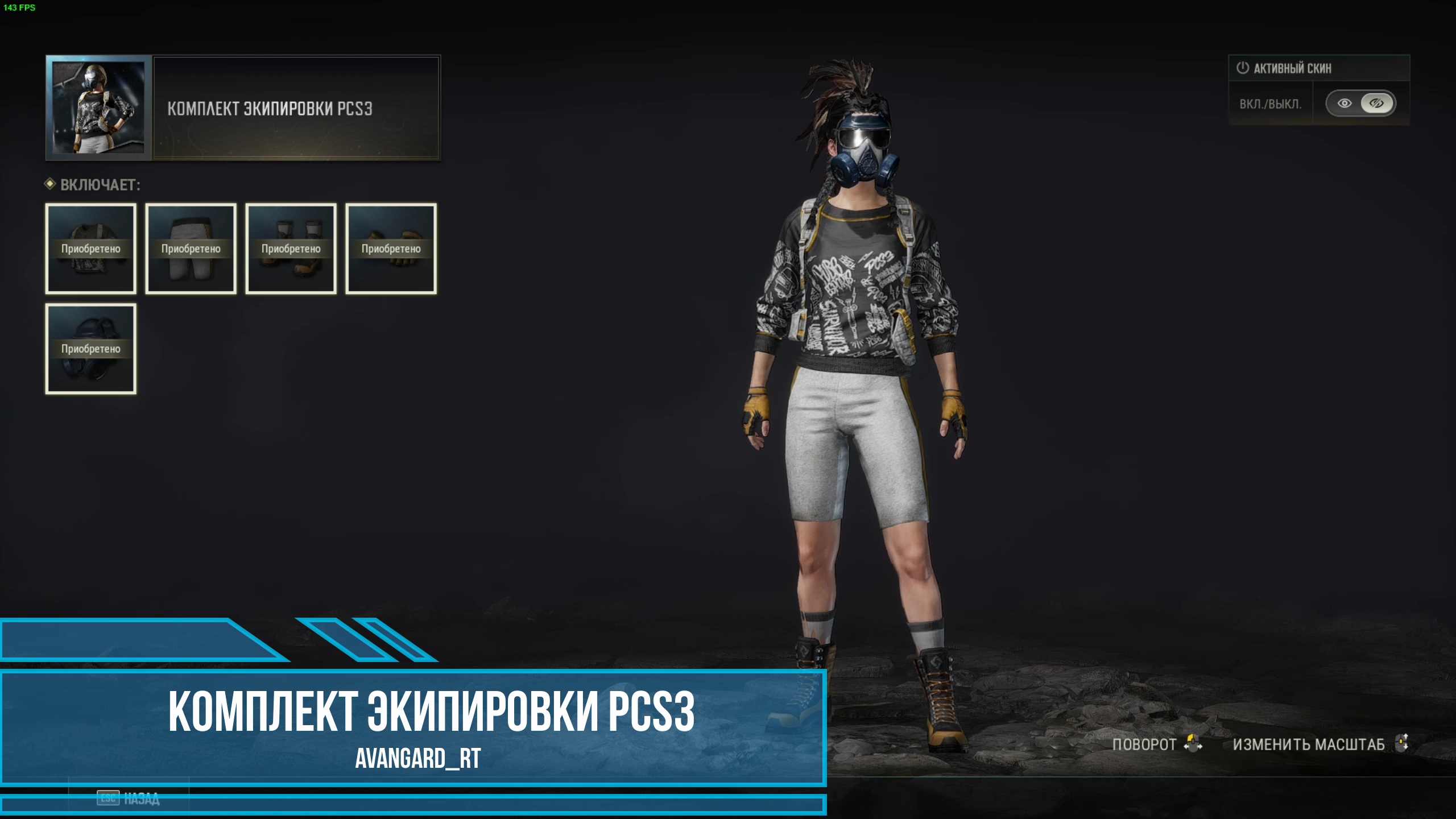Hide the active skin with crossed-eye icon

pyautogui.click(x=1376, y=104)
